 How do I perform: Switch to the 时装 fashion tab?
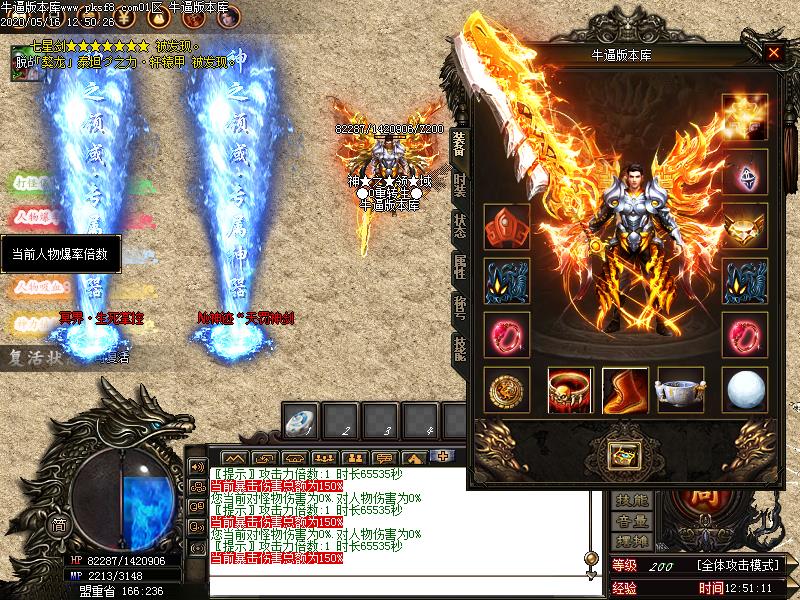click(459, 184)
